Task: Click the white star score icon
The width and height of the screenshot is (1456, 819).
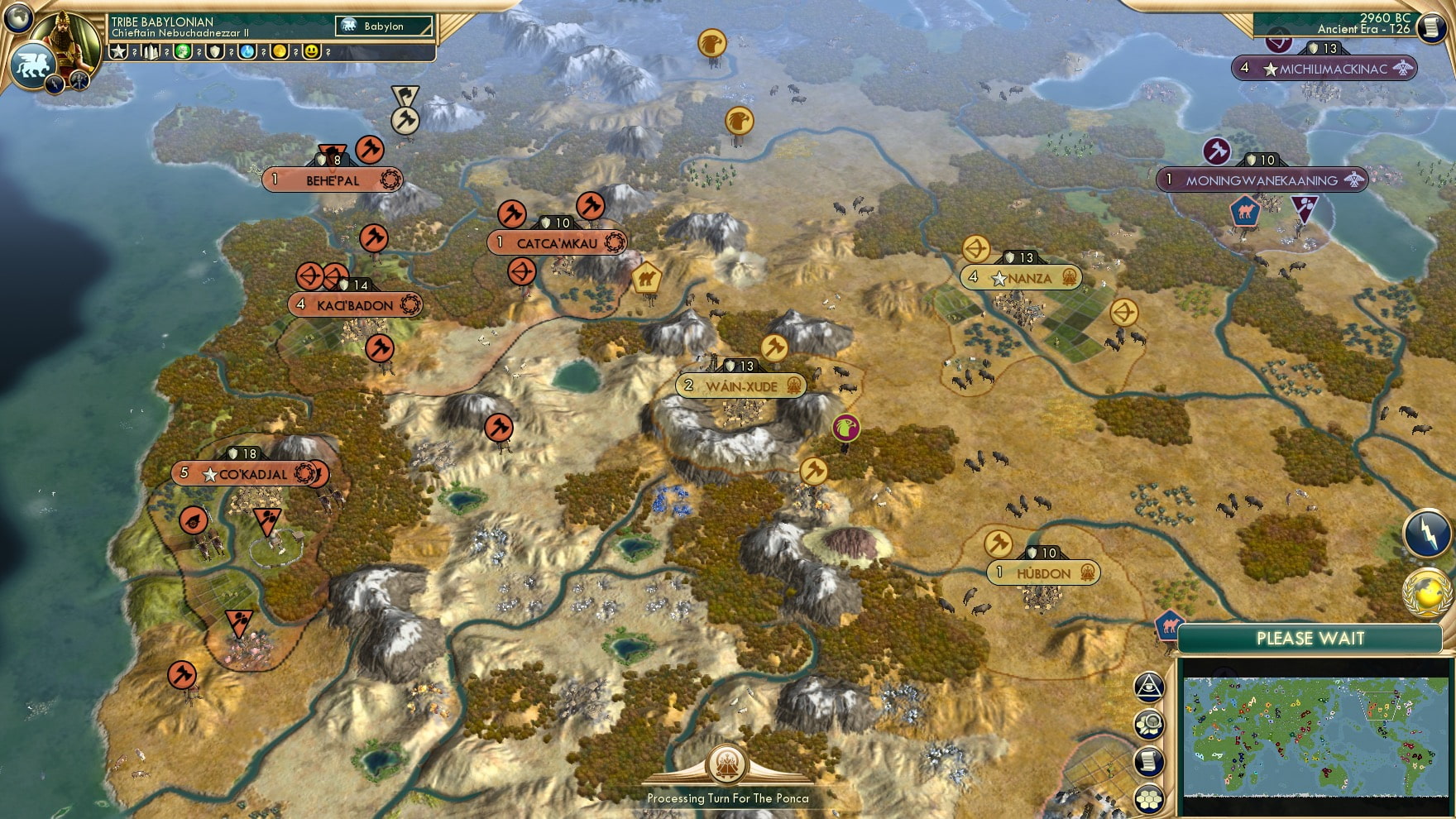Action: pos(119,52)
